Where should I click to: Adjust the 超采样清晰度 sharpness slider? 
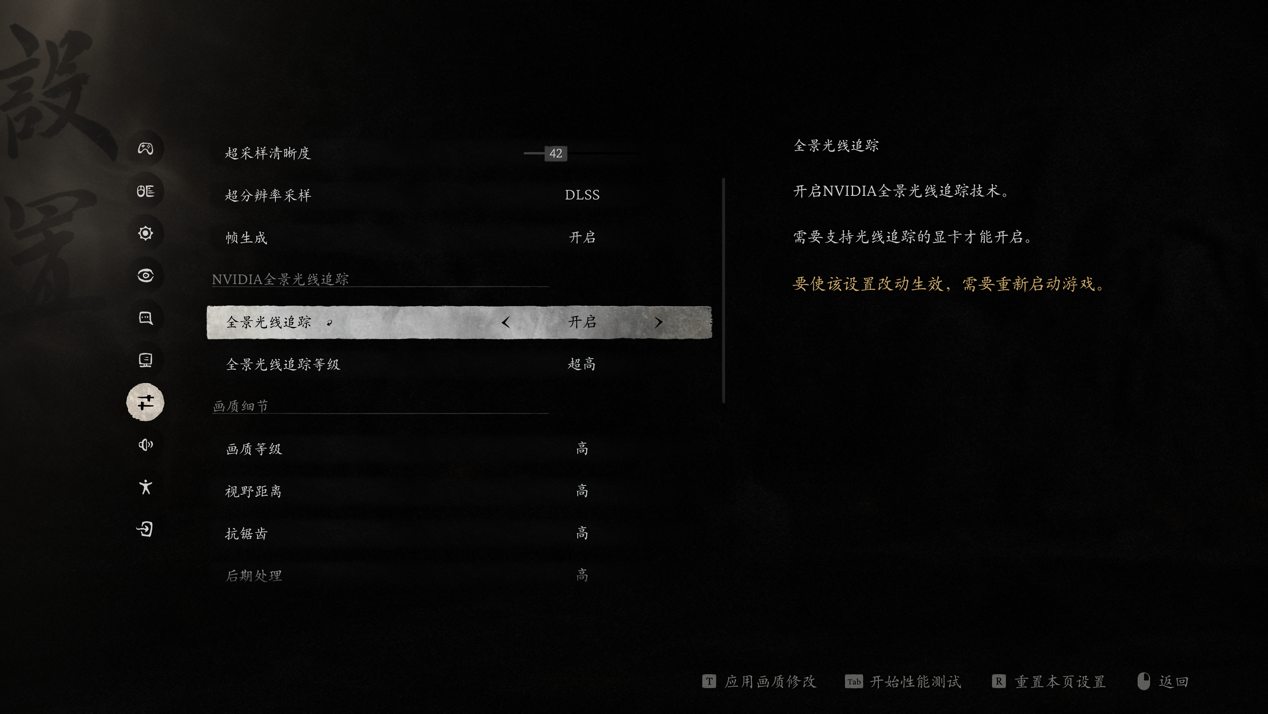(556, 153)
